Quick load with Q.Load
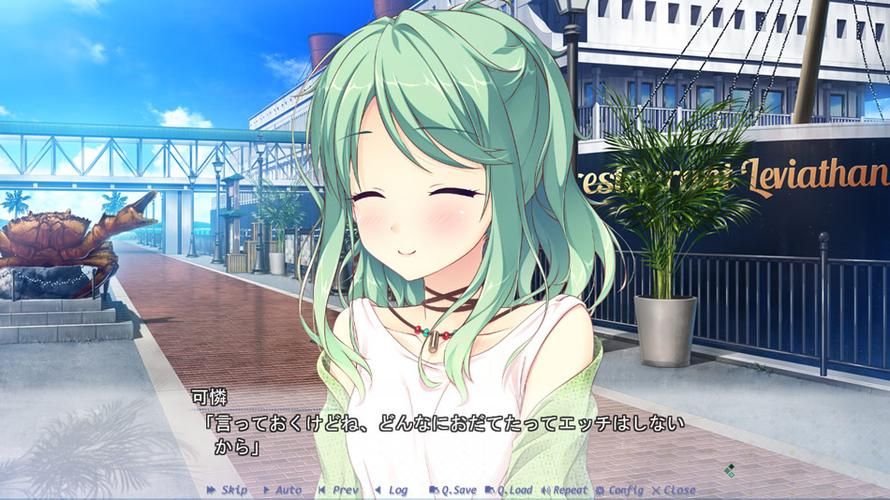890x500 pixels. 509,490
